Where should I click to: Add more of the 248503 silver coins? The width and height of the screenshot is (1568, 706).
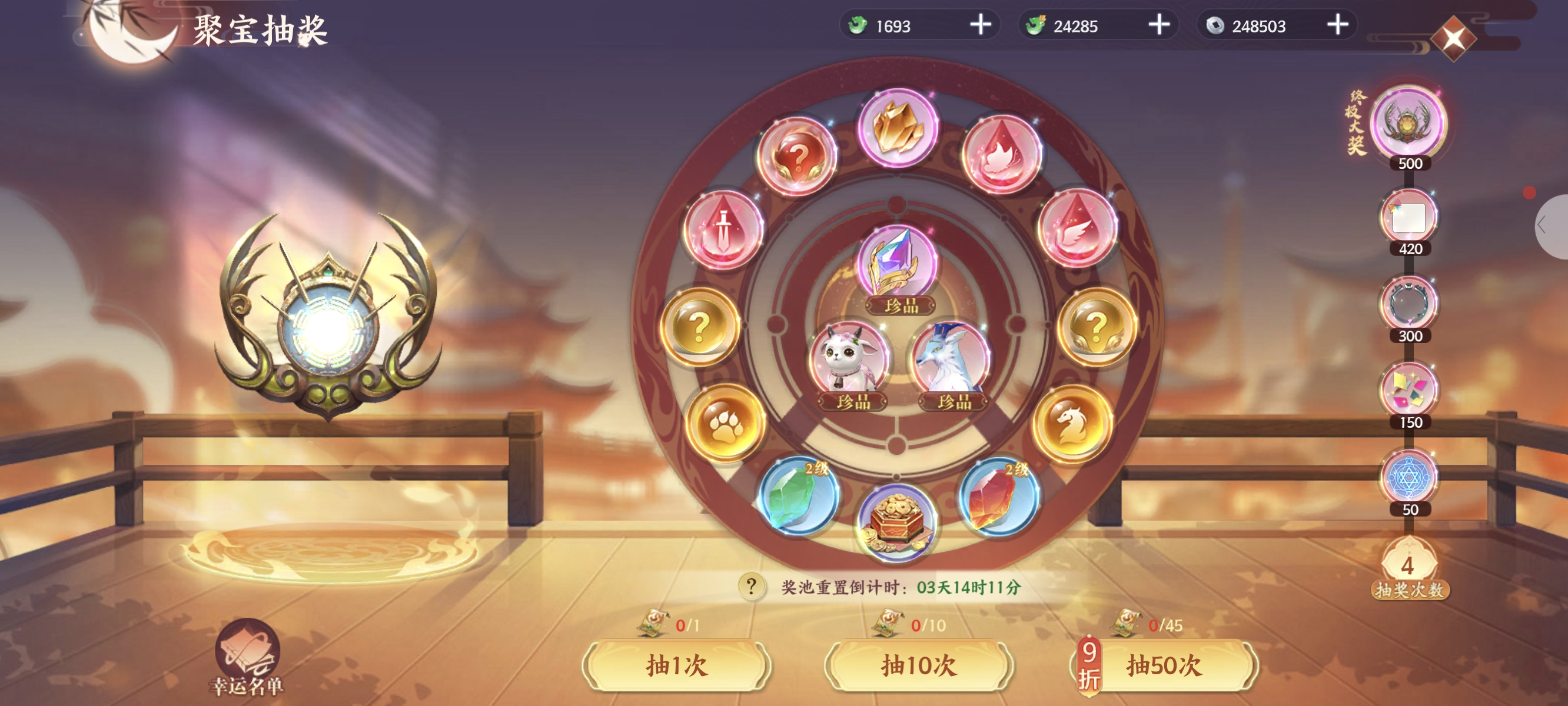[1337, 25]
